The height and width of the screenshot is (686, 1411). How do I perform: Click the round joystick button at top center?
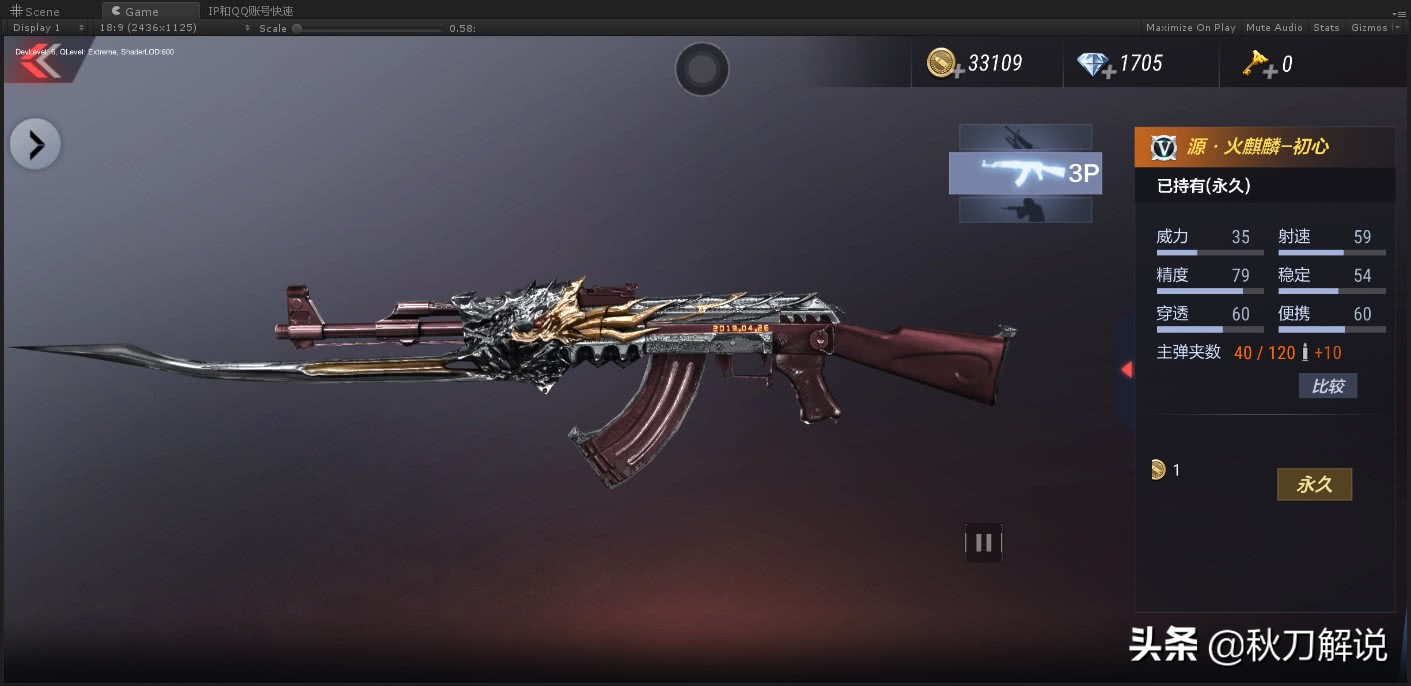coord(702,69)
